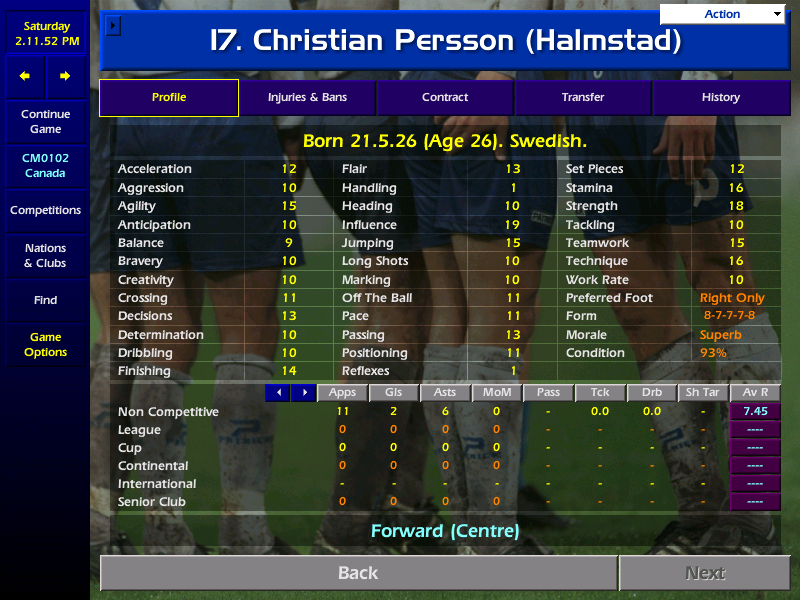Image resolution: width=800 pixels, height=600 pixels.
Task: Click the stats left arrow beside Apps
Action: coord(277,393)
